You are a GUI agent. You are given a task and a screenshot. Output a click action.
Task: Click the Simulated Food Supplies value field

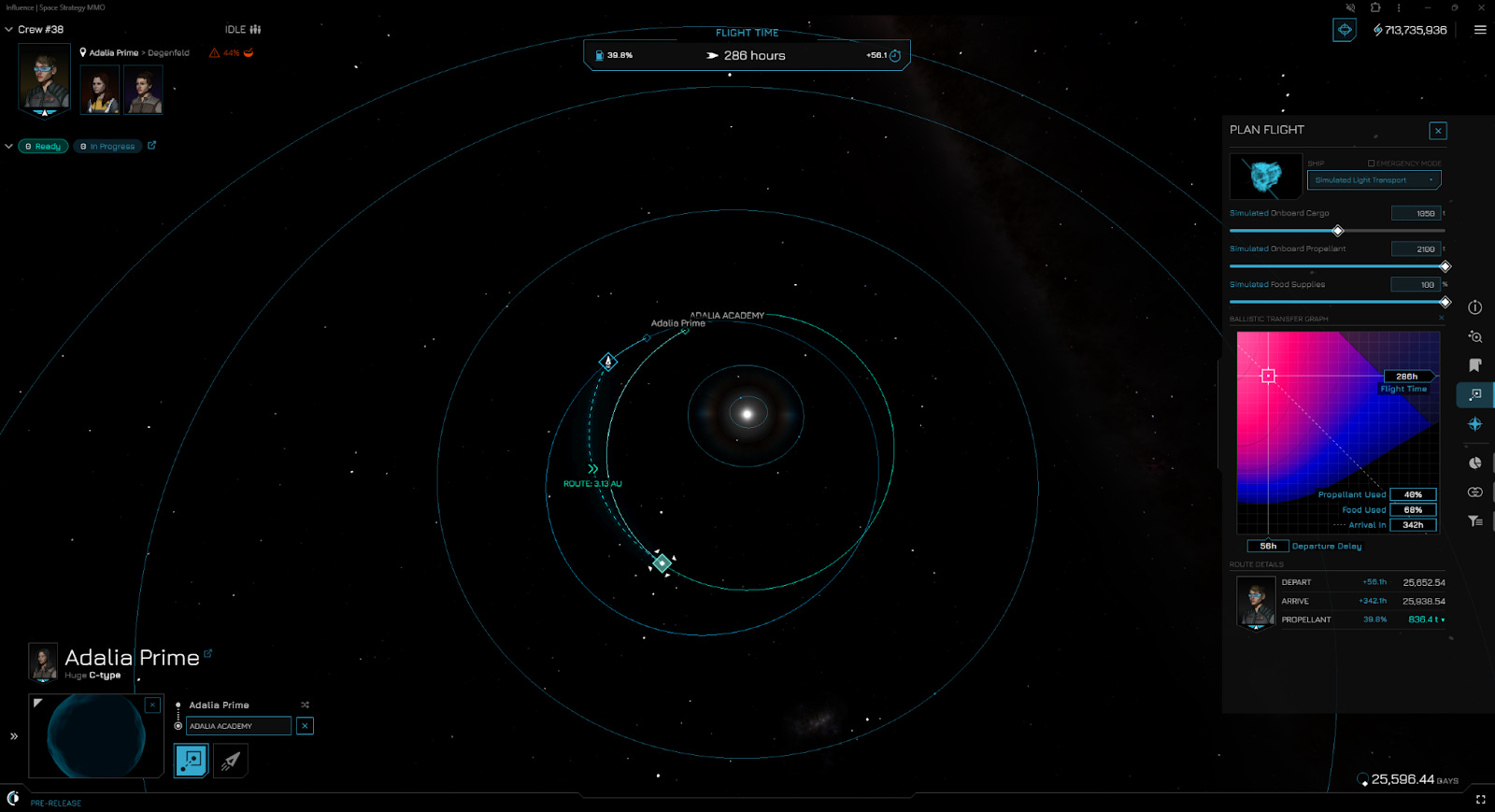[1417, 285]
